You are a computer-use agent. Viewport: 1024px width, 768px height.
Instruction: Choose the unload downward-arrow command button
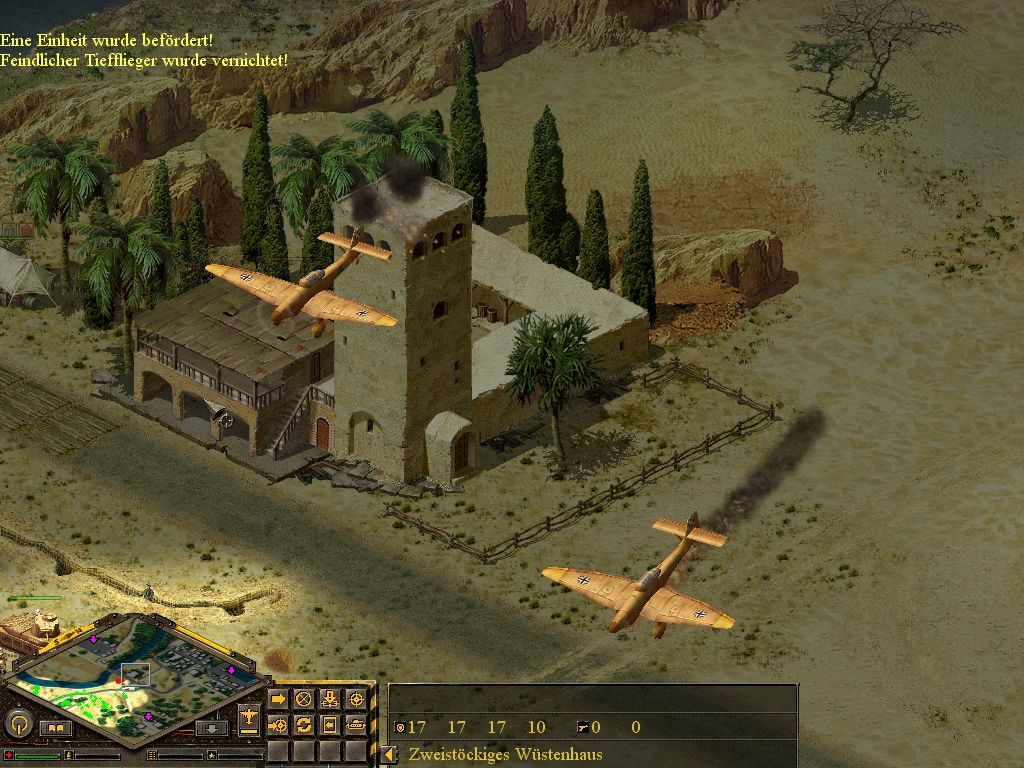[330, 699]
